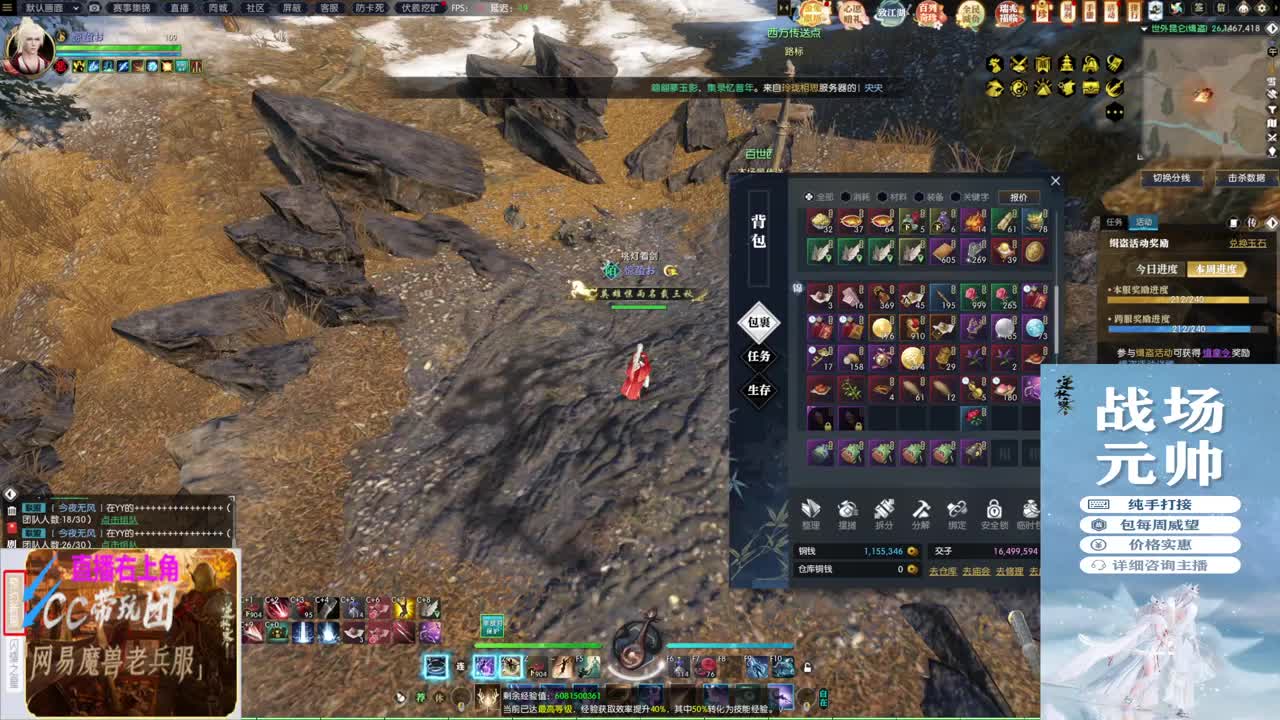Open the 安全锁 safety lock feature
The image size is (1280, 720).
click(993, 511)
